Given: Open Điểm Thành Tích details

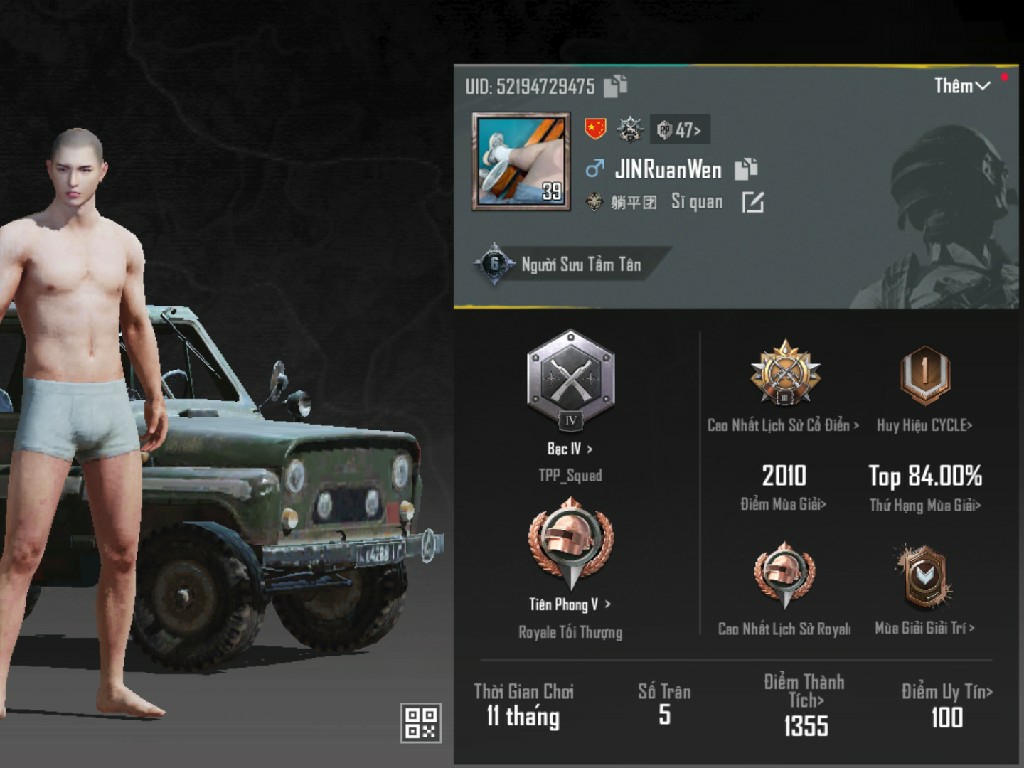Looking at the screenshot, I should point(805,705).
